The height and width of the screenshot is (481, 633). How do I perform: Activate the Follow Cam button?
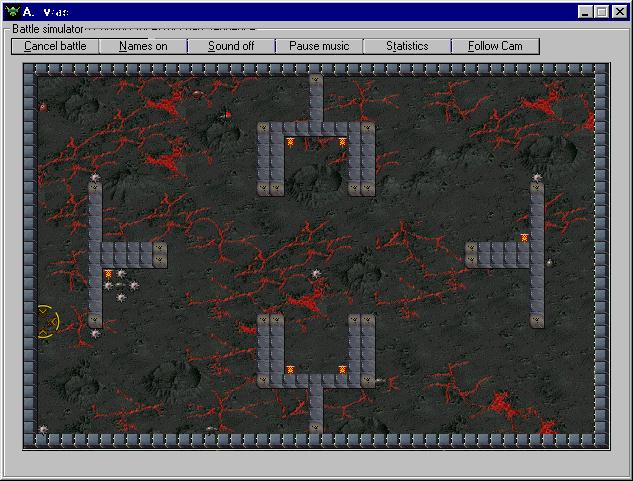495,46
